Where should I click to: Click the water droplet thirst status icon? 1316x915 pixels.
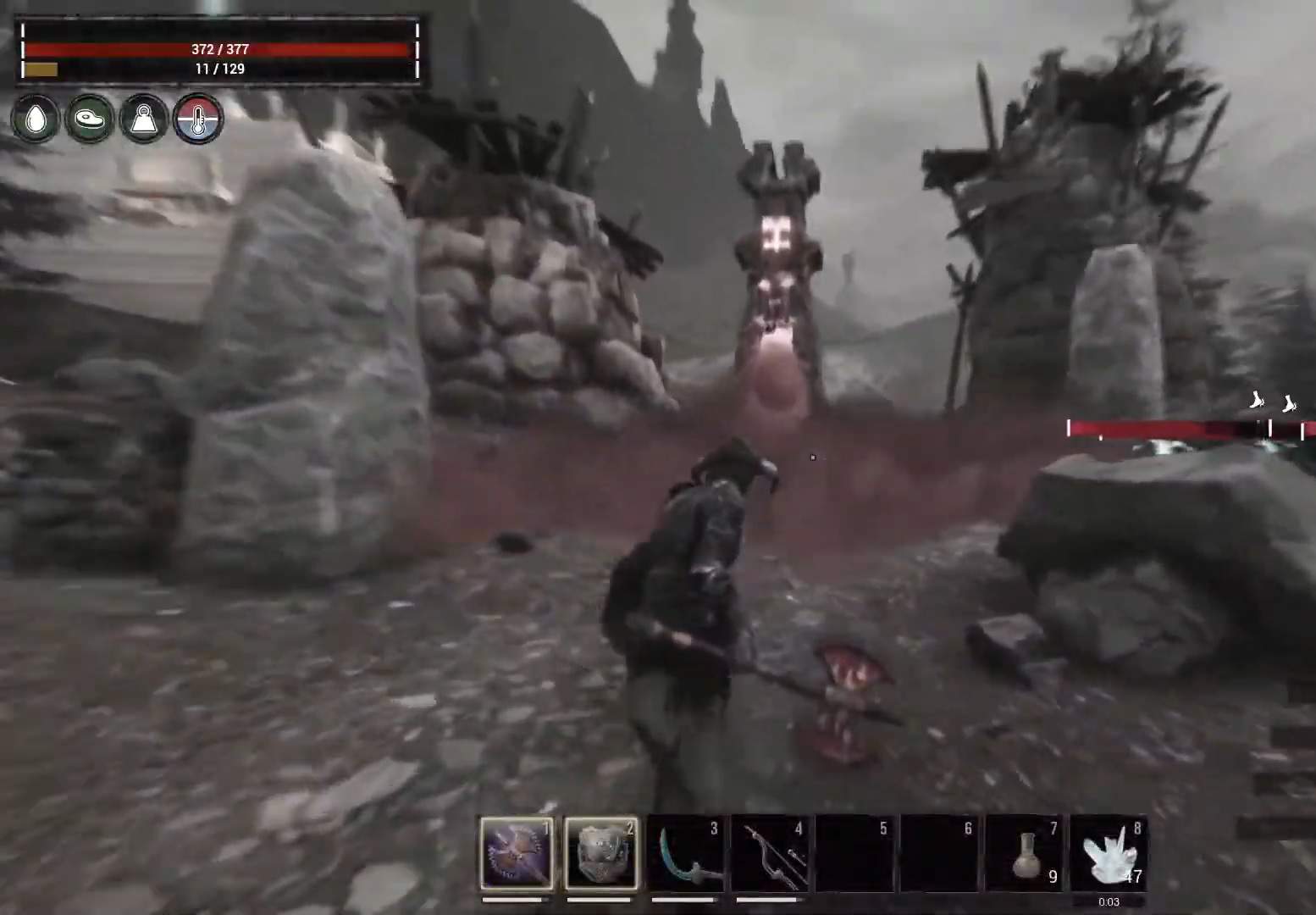(34, 119)
